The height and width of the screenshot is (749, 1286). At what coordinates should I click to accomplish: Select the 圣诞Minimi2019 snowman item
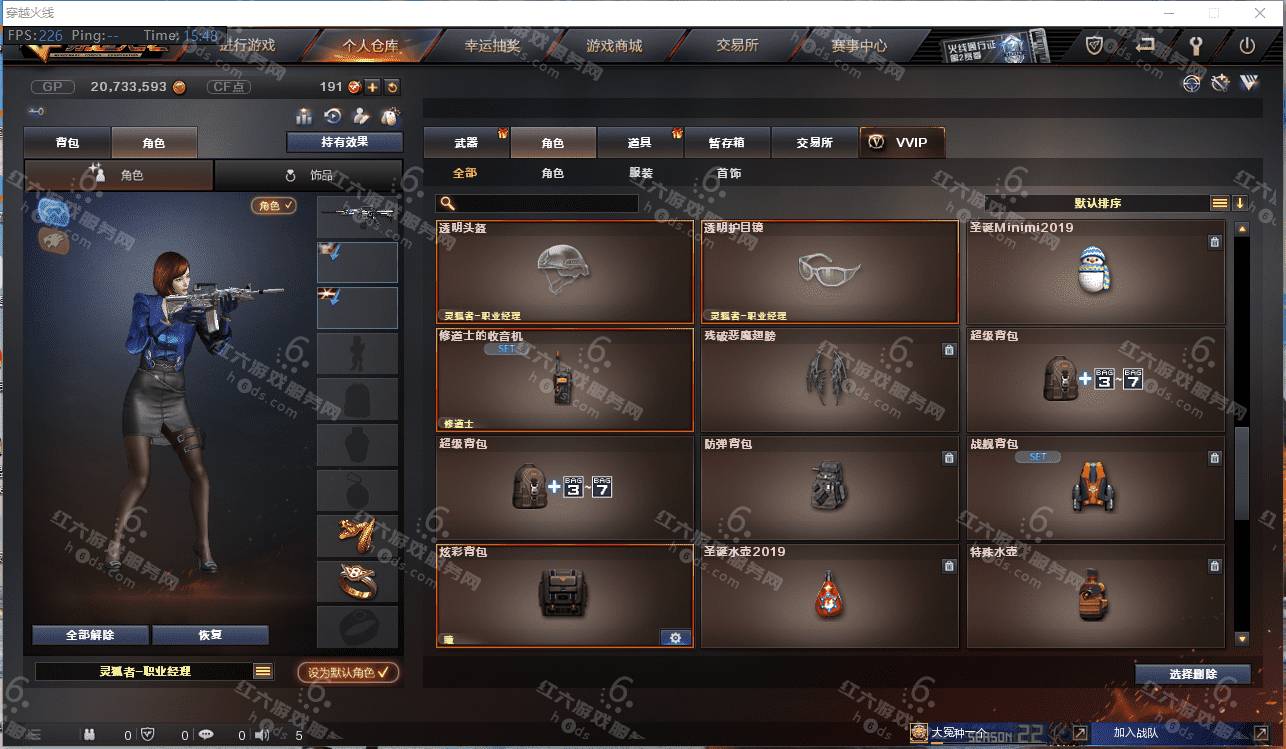(1095, 271)
